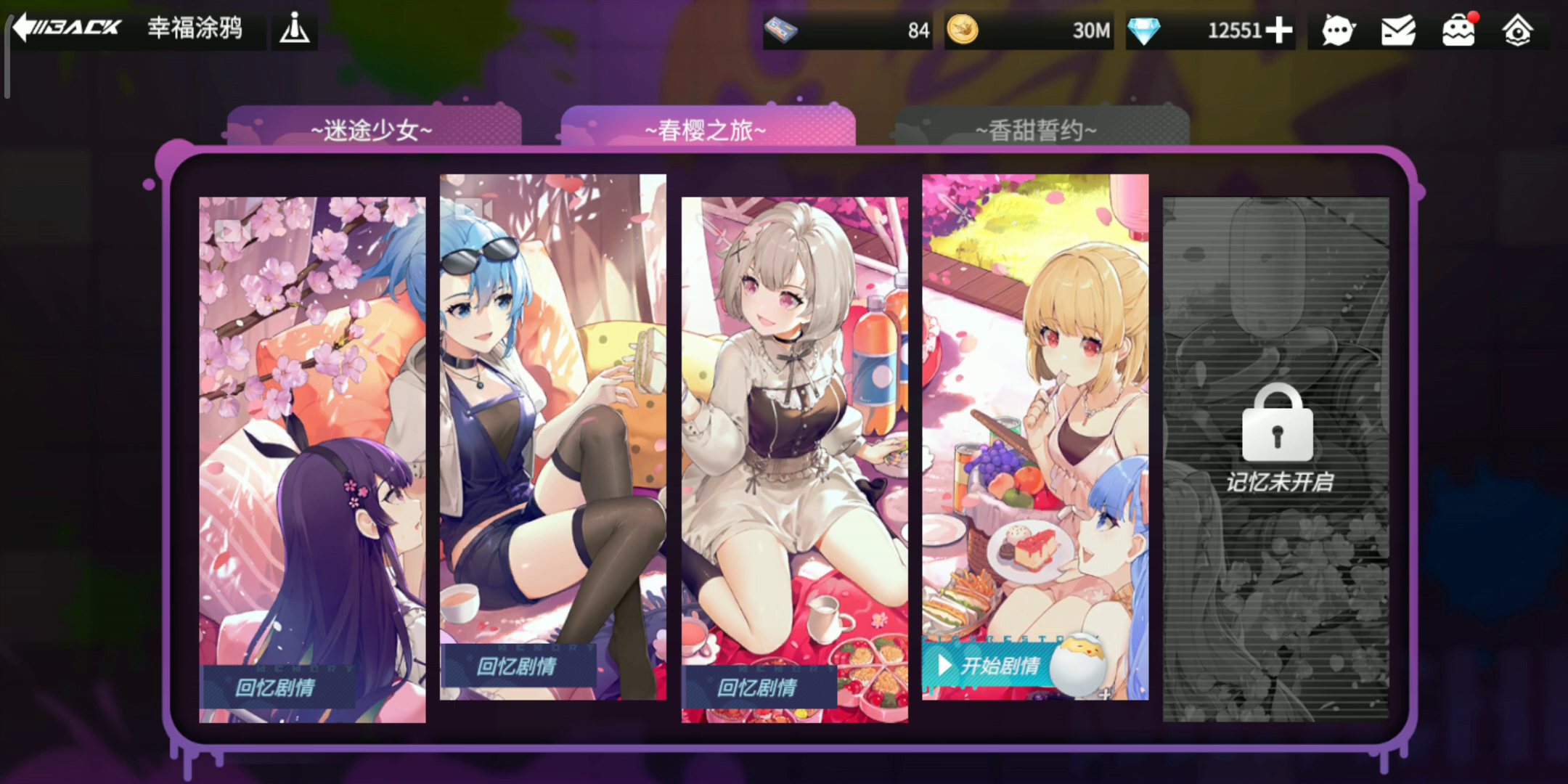
Task: Open the robot icon with red dot
Action: click(1458, 30)
